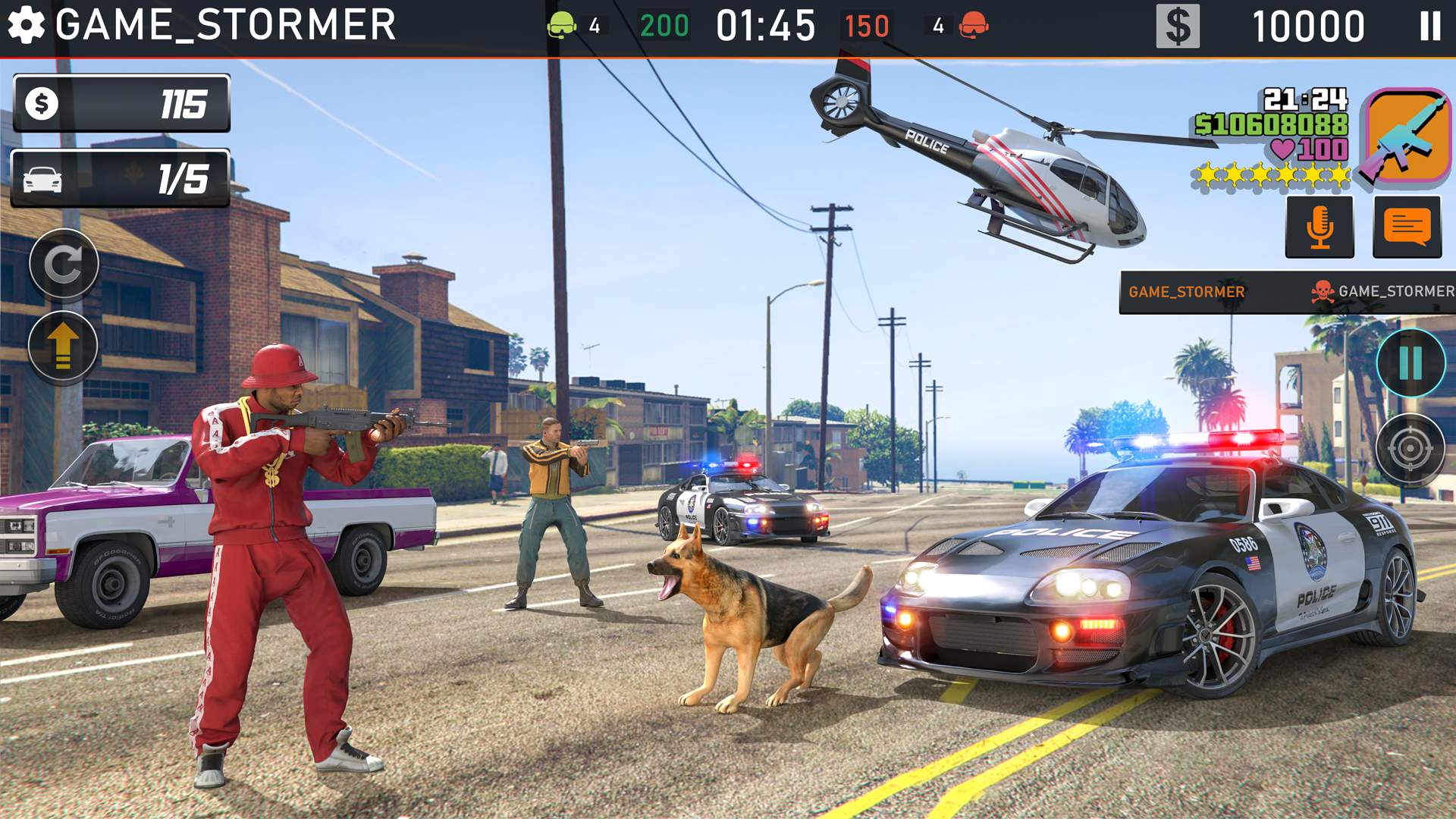
Task: Open the chat message icon
Action: click(1407, 225)
